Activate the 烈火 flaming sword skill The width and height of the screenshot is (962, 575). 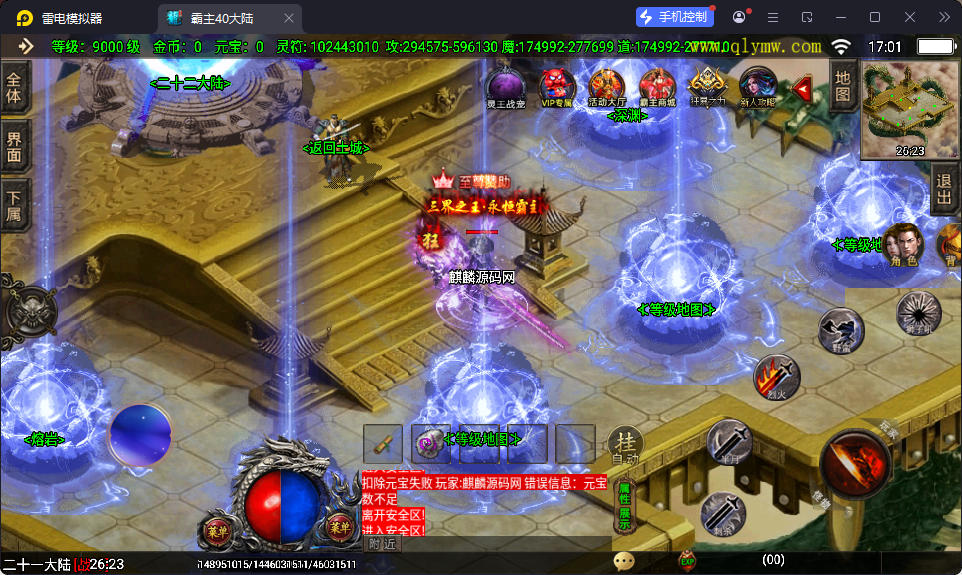pyautogui.click(x=776, y=378)
